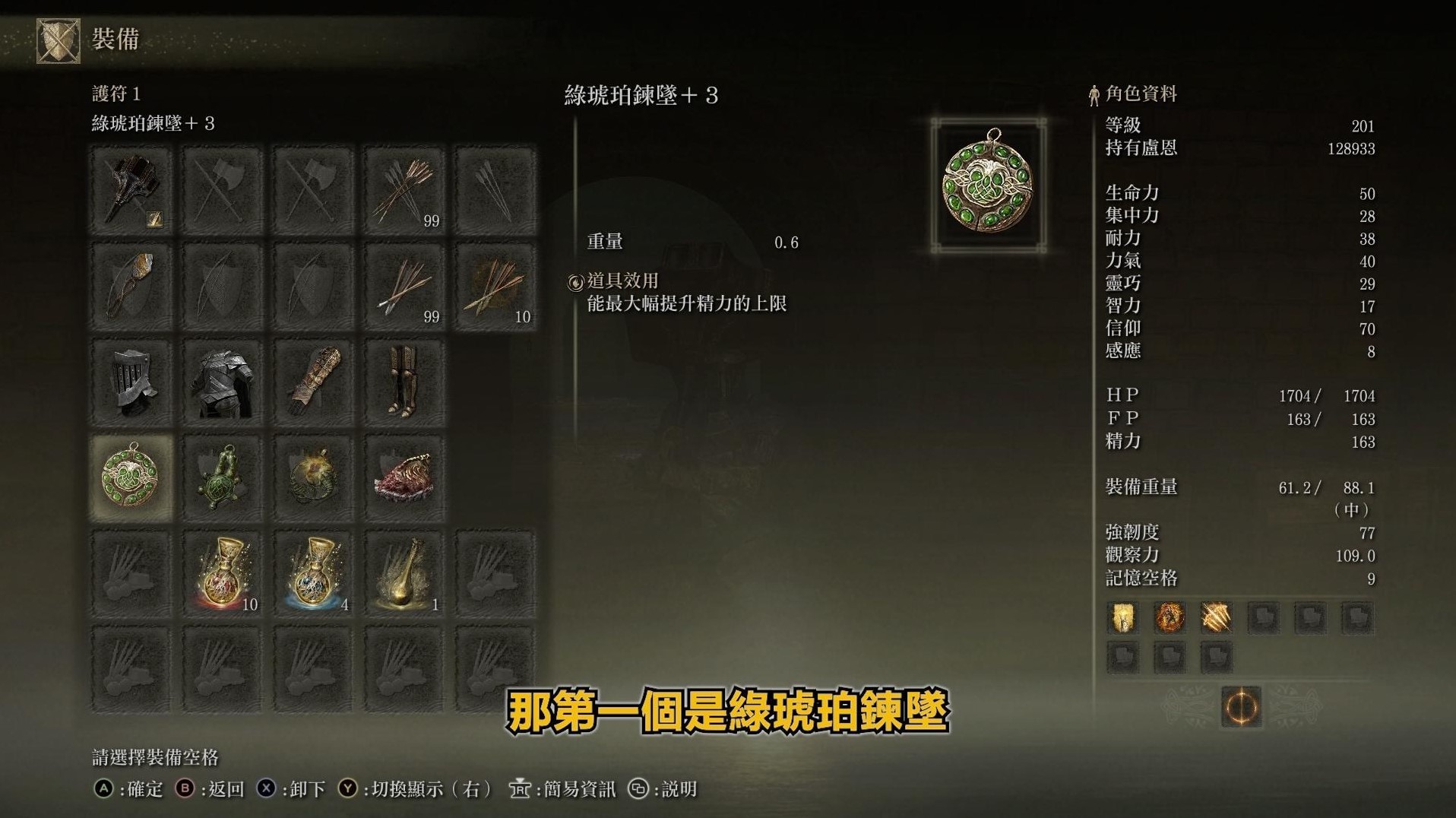Image resolution: width=1456 pixels, height=818 pixels.
Task: Click the Green Amber Medallion talisman icon
Action: [133, 475]
